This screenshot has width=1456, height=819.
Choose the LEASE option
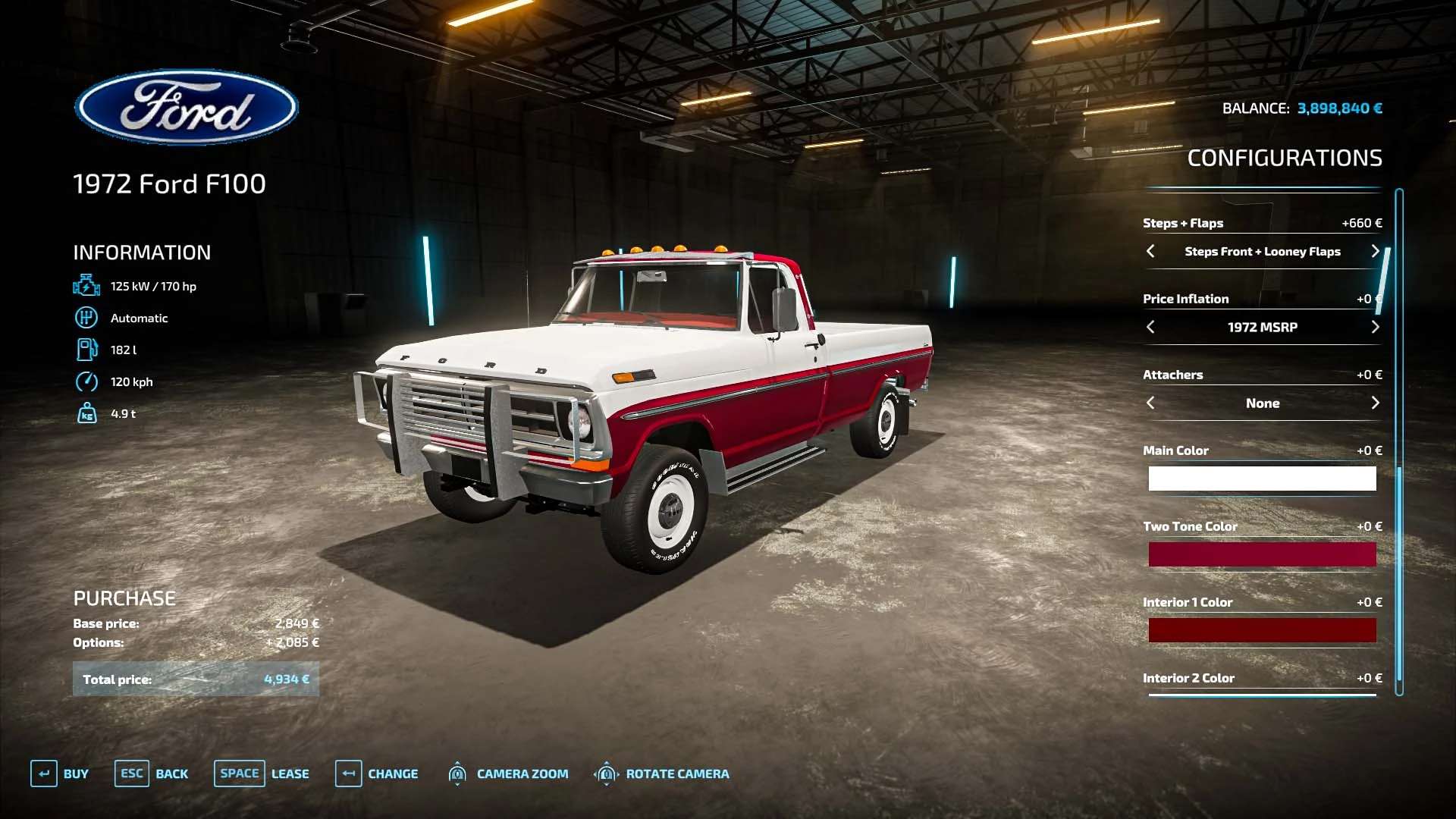262,773
